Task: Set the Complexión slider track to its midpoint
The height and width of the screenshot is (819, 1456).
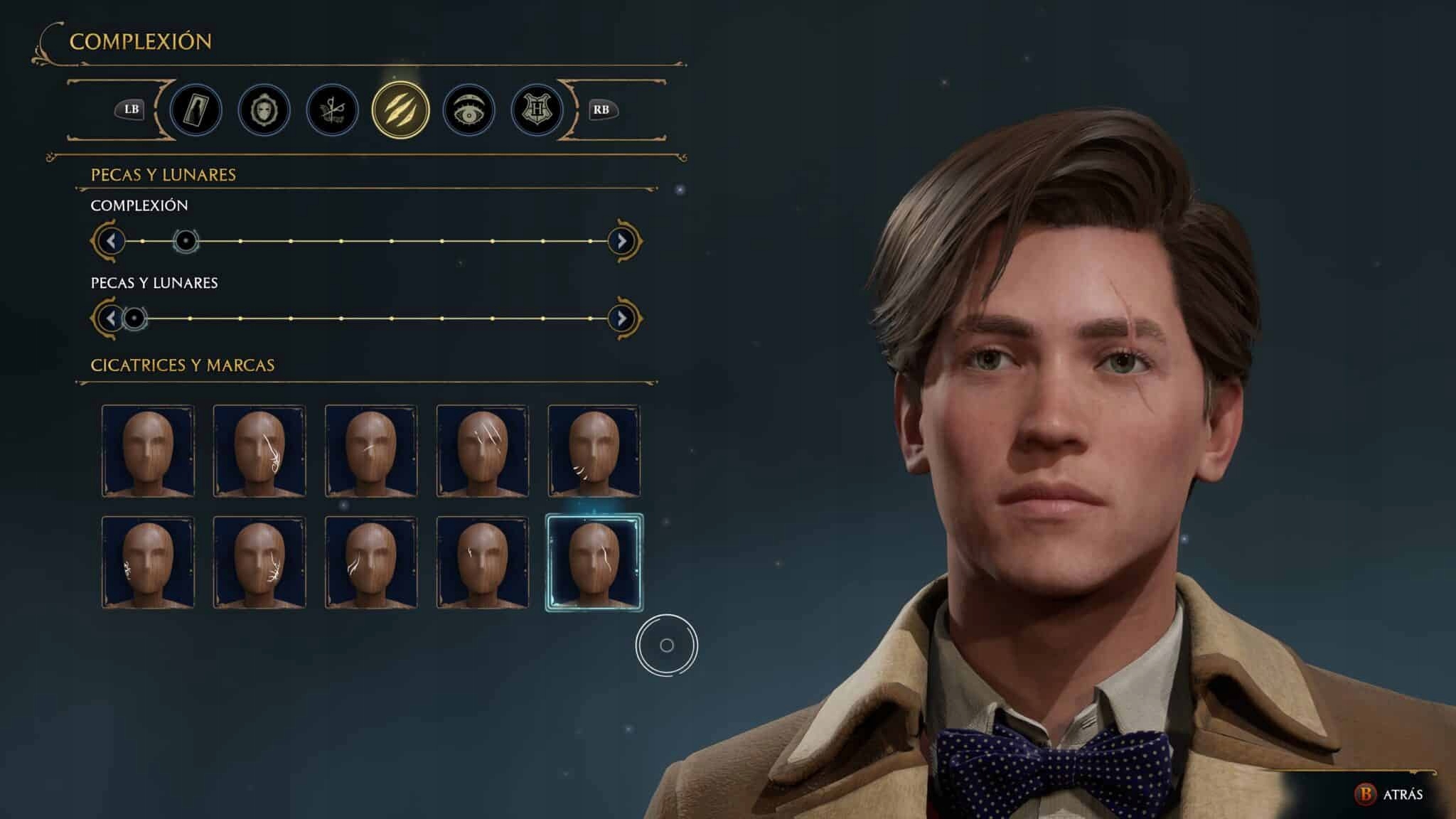Action: coord(367,241)
